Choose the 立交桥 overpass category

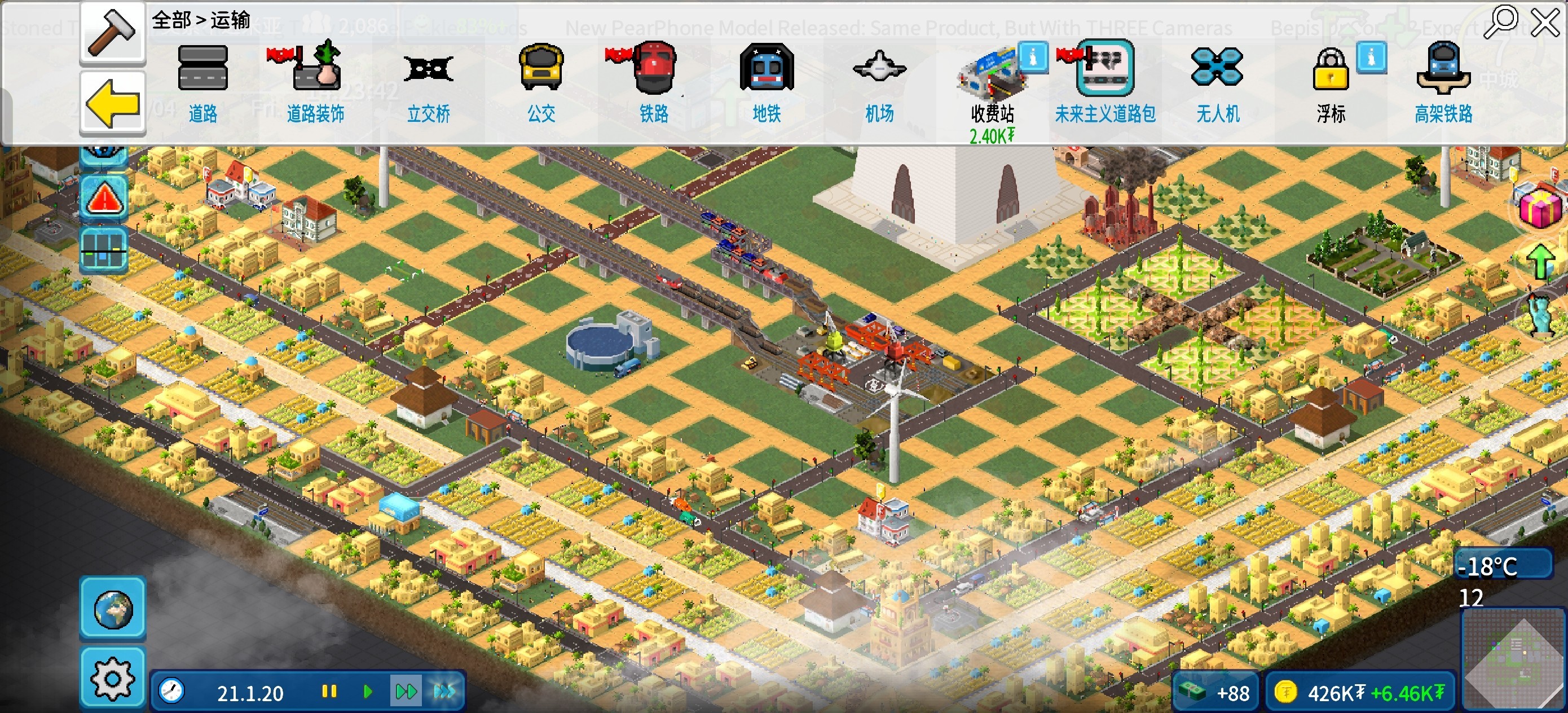point(429,82)
